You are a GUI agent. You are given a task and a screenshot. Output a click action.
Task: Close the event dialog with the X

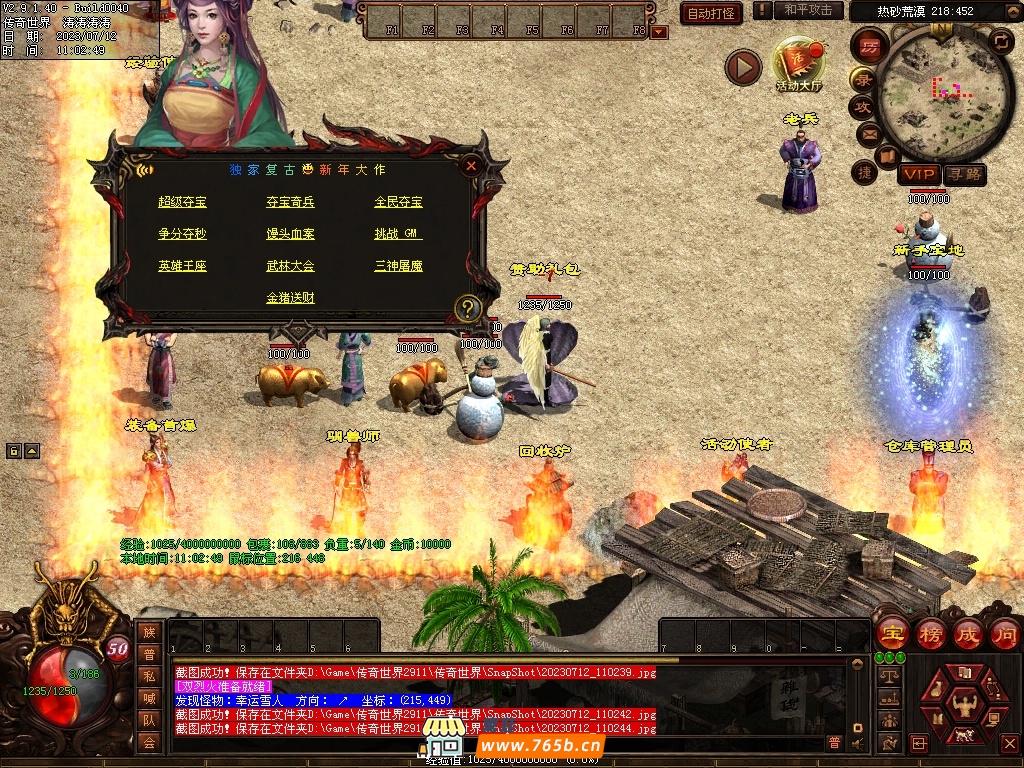click(x=471, y=166)
